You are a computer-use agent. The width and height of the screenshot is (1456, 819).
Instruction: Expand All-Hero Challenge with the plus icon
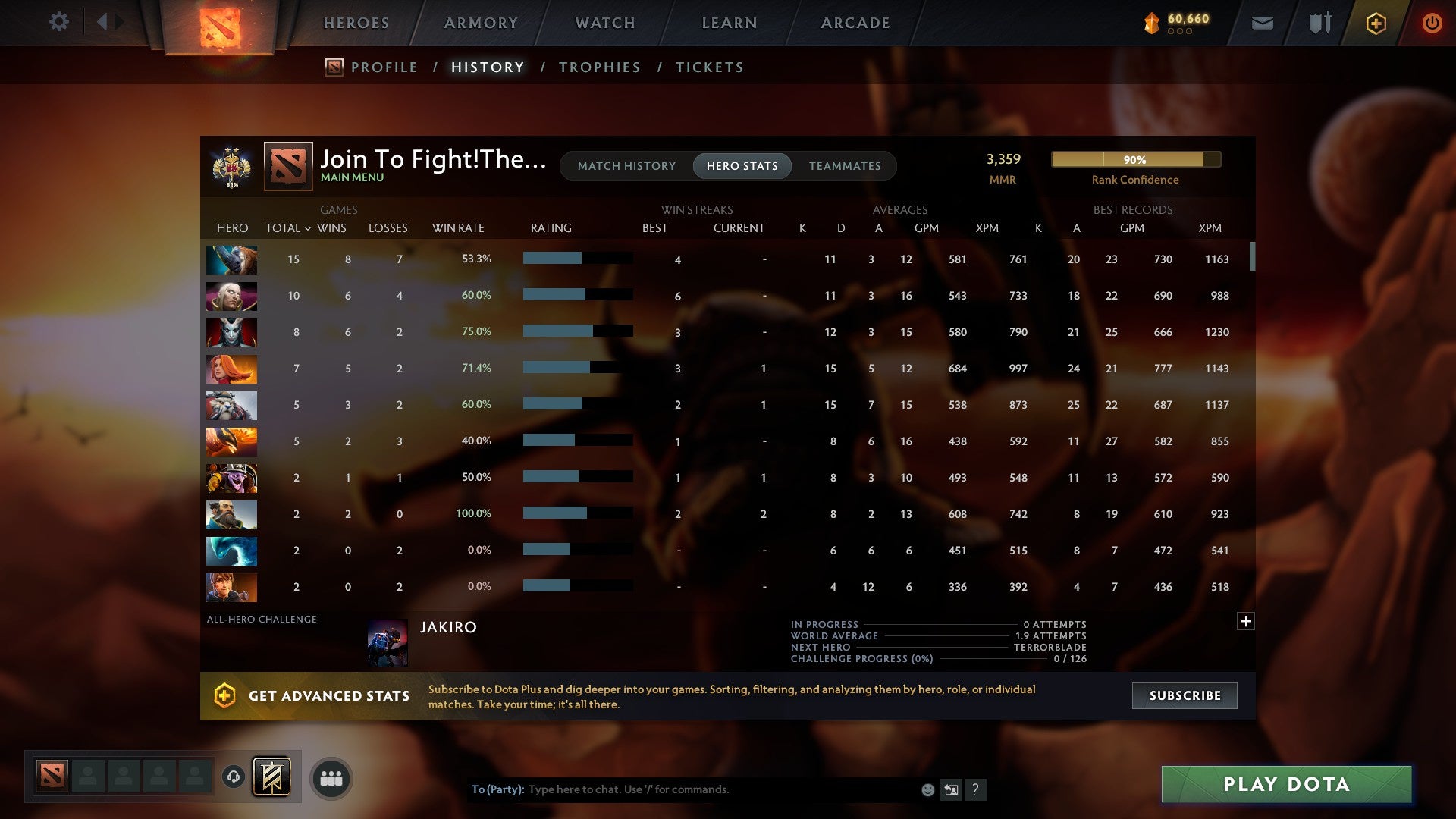tap(1246, 620)
